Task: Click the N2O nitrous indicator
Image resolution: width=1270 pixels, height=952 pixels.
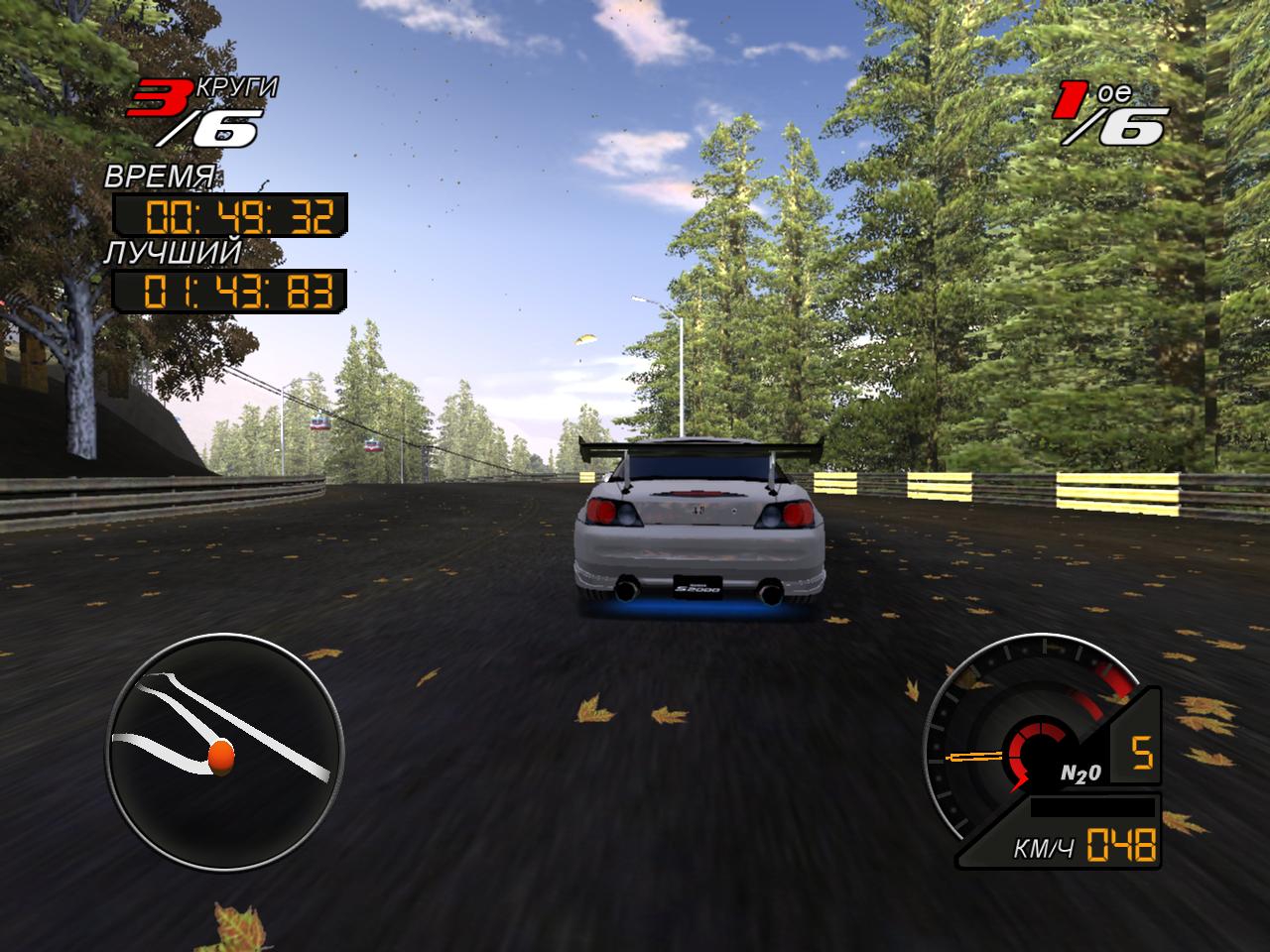Action: [x=1079, y=773]
